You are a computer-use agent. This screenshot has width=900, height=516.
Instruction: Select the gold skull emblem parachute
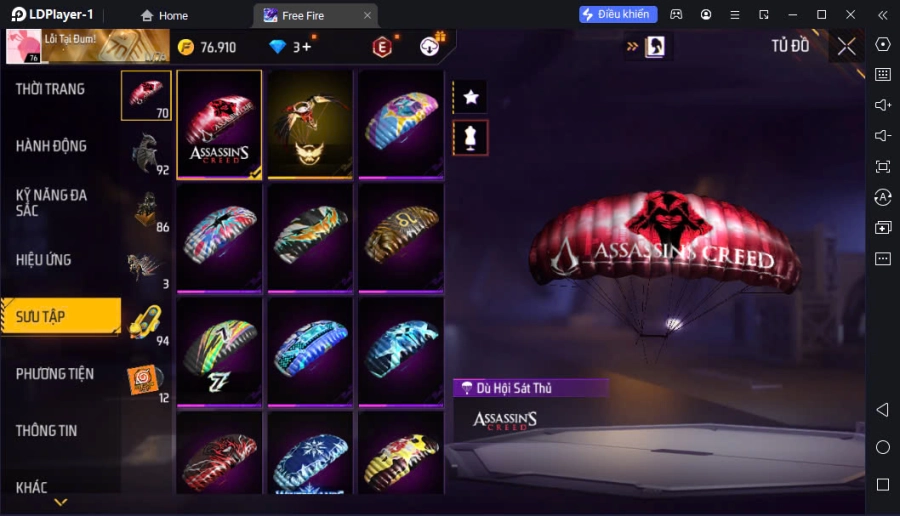tap(310, 125)
